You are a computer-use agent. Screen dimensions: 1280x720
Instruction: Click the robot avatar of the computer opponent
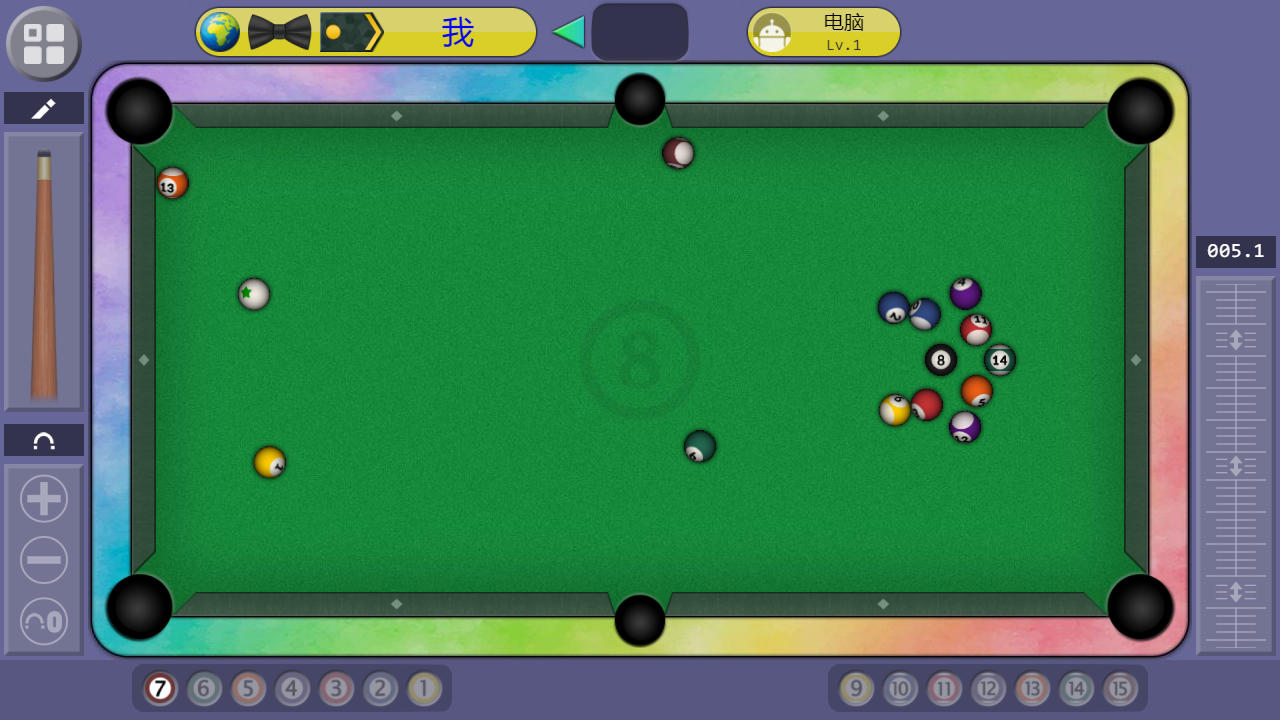tap(774, 31)
